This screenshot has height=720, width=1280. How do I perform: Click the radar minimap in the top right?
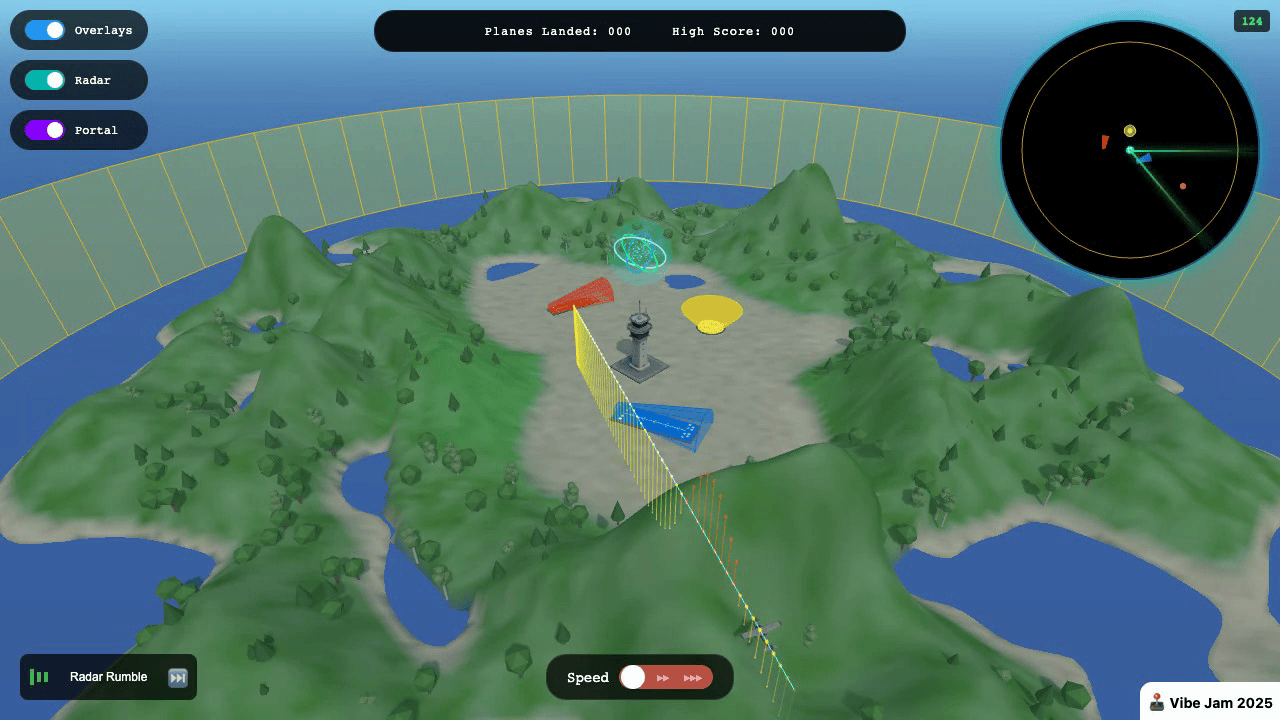[x=1129, y=150]
